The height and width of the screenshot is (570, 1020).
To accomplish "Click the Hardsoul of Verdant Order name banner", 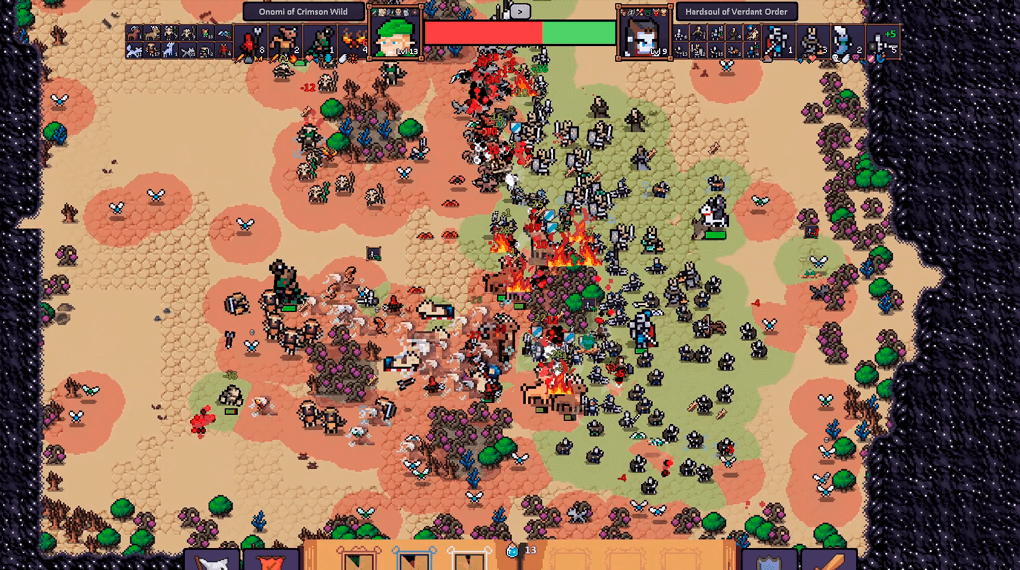I will pos(736,12).
